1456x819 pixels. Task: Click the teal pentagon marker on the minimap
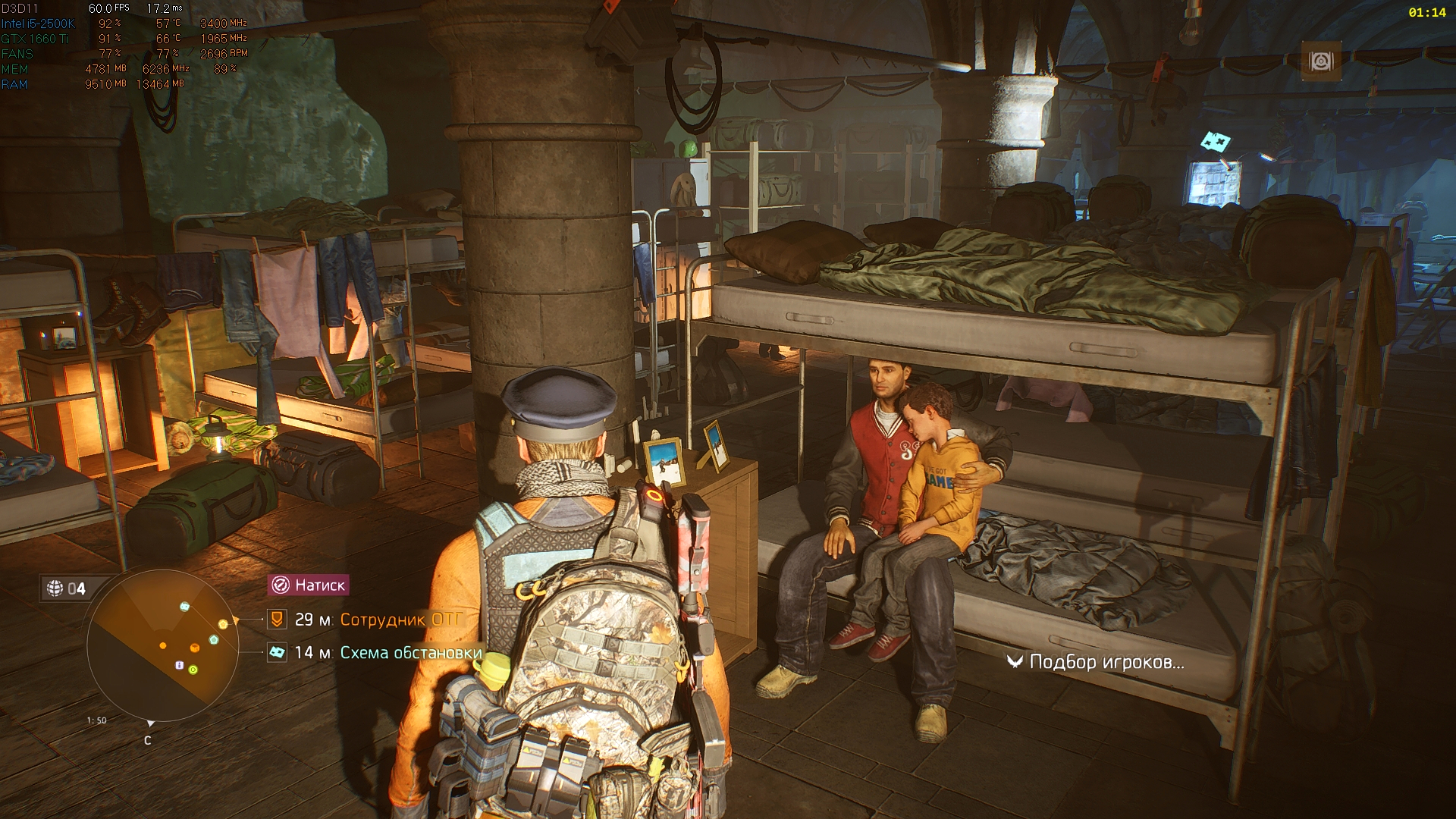pyautogui.click(x=213, y=639)
